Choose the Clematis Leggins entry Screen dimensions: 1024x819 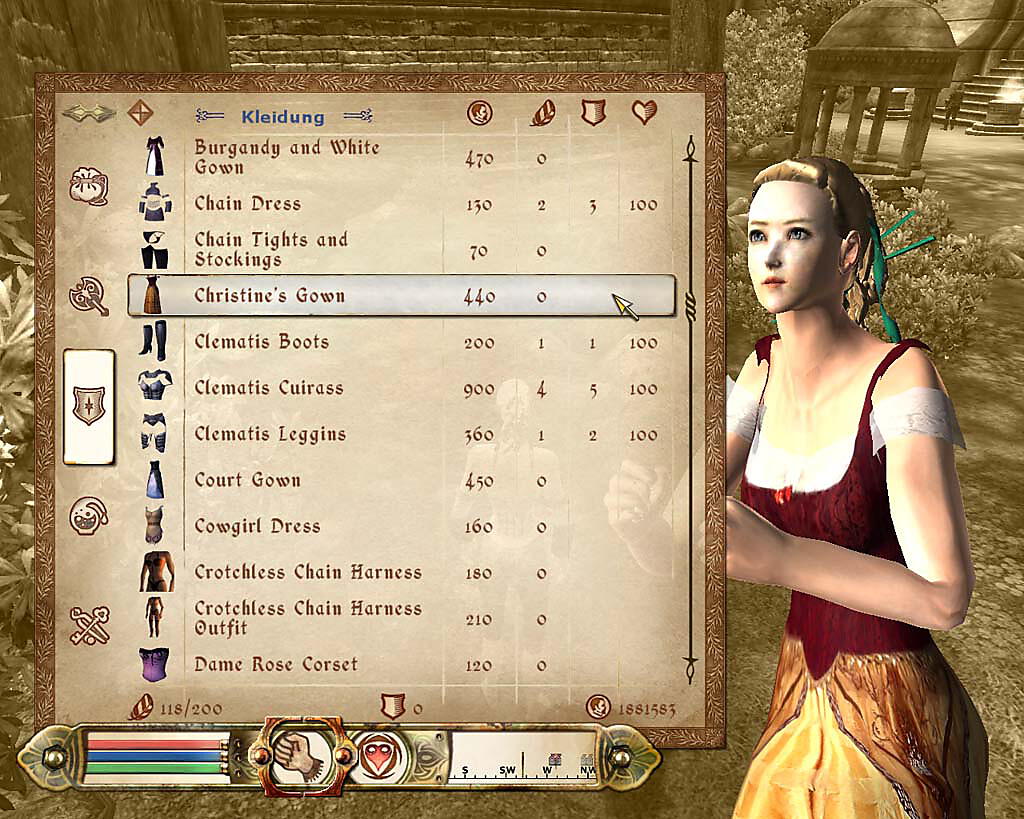click(270, 434)
